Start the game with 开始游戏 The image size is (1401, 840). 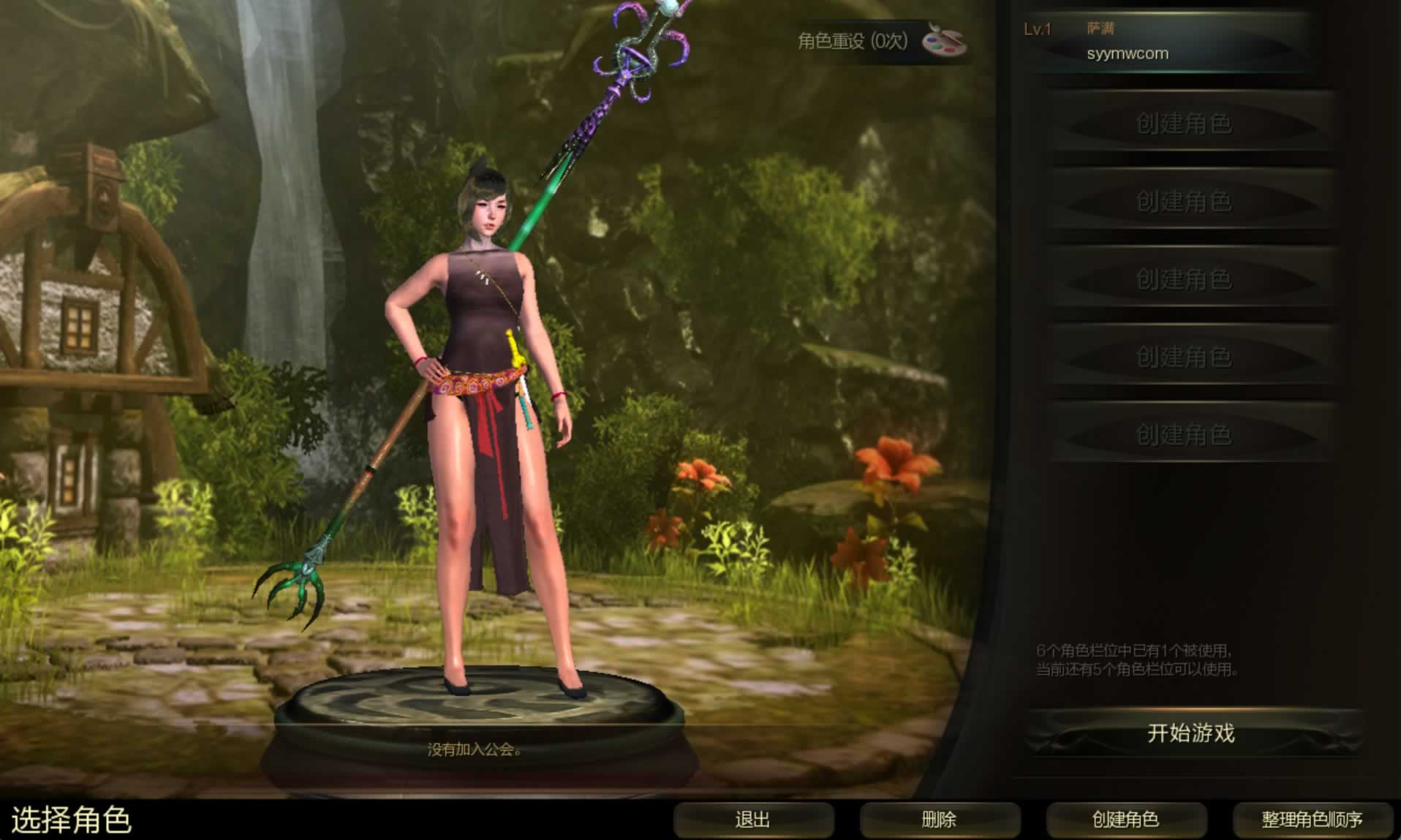tap(1190, 733)
